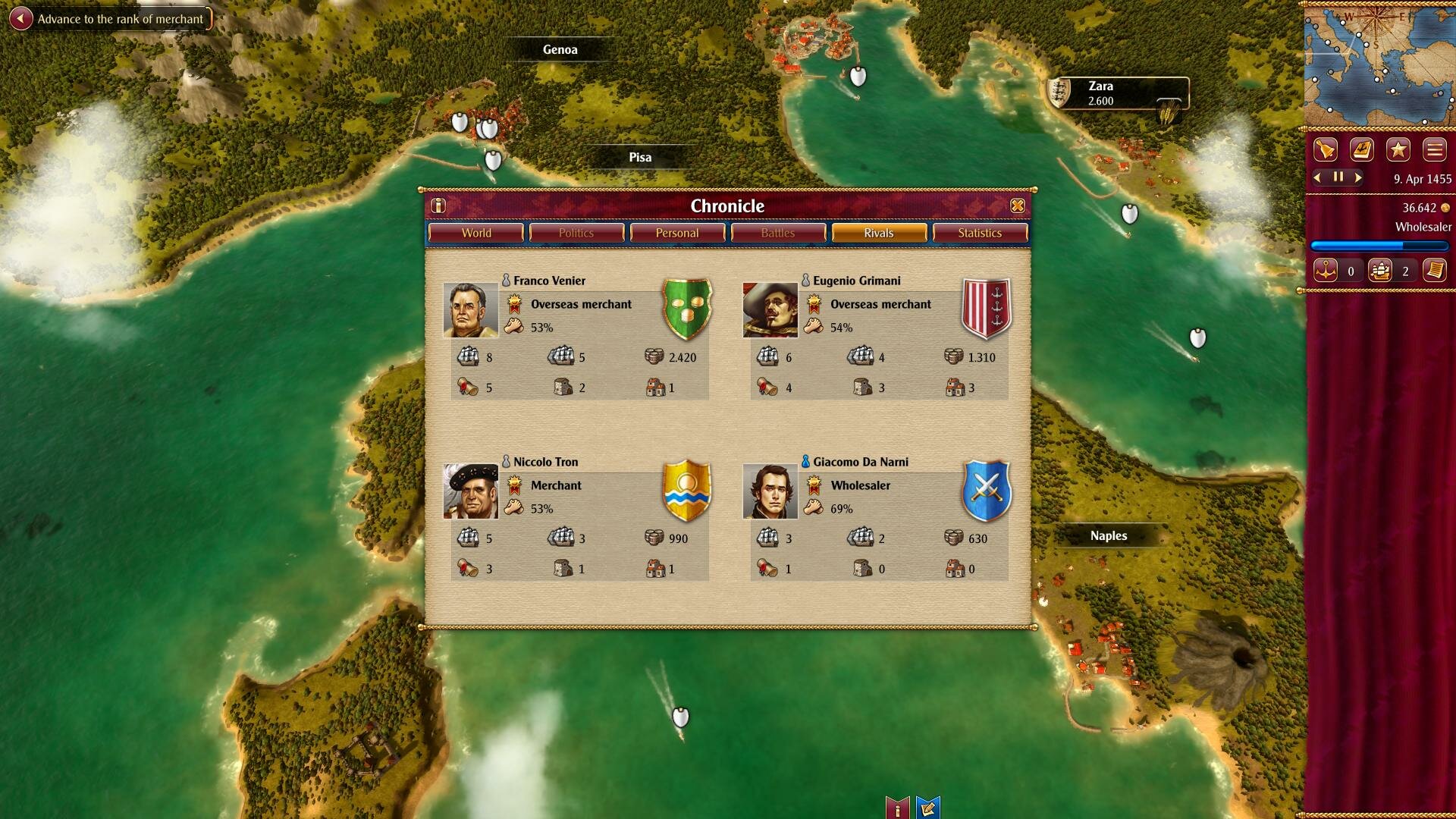Go back from the merchant rank objective
The width and height of the screenshot is (1456, 819).
[21, 19]
